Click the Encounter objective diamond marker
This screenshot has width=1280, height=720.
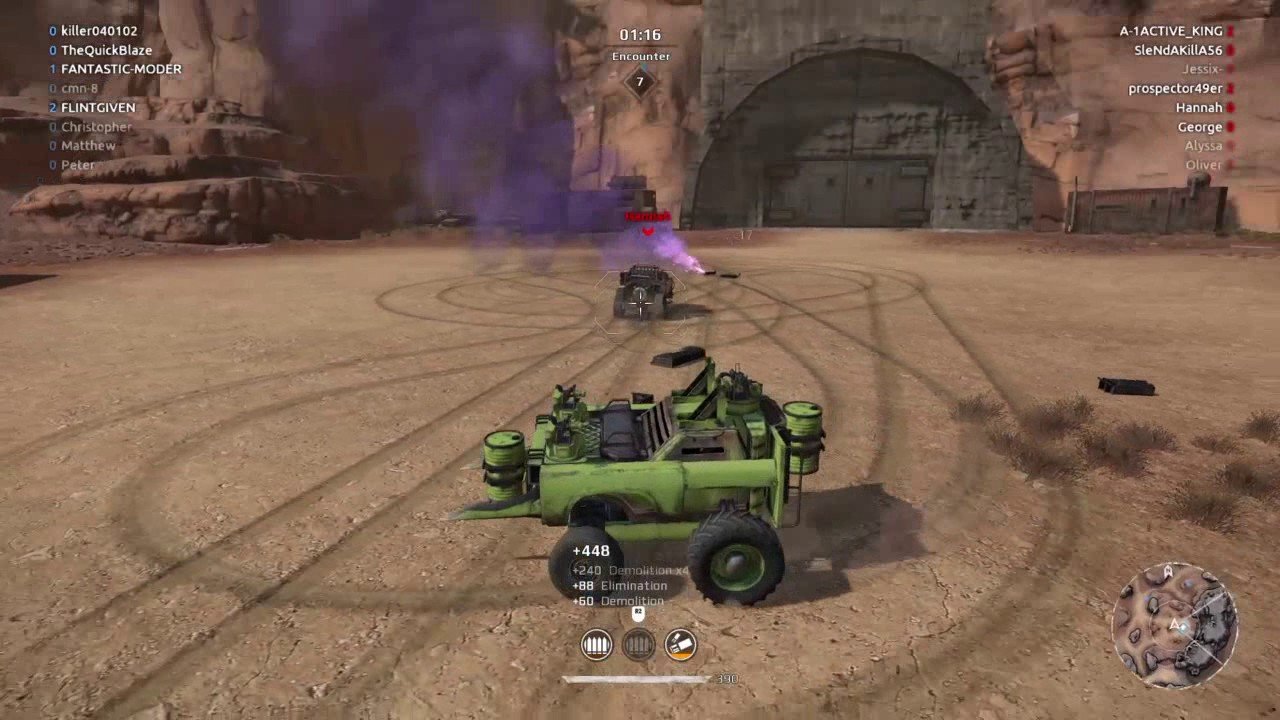pyautogui.click(x=640, y=81)
